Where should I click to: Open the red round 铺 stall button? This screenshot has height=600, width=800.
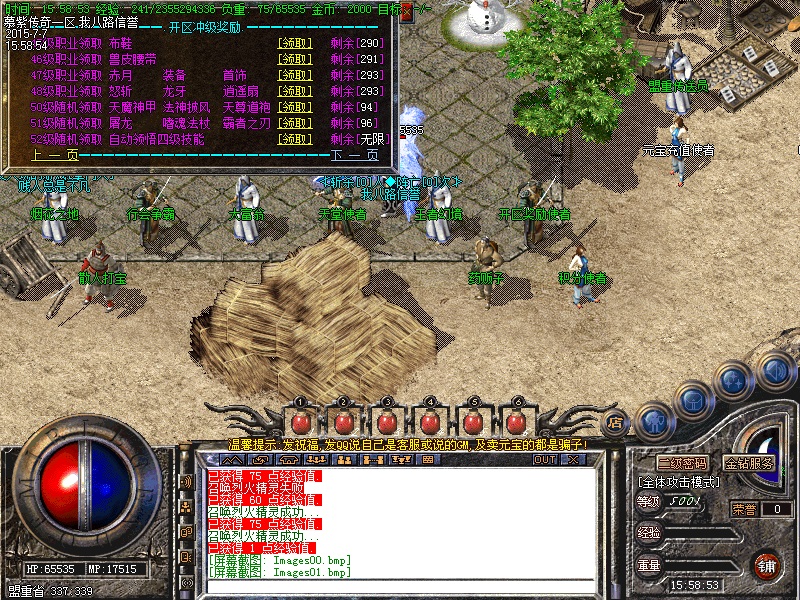coord(766,565)
